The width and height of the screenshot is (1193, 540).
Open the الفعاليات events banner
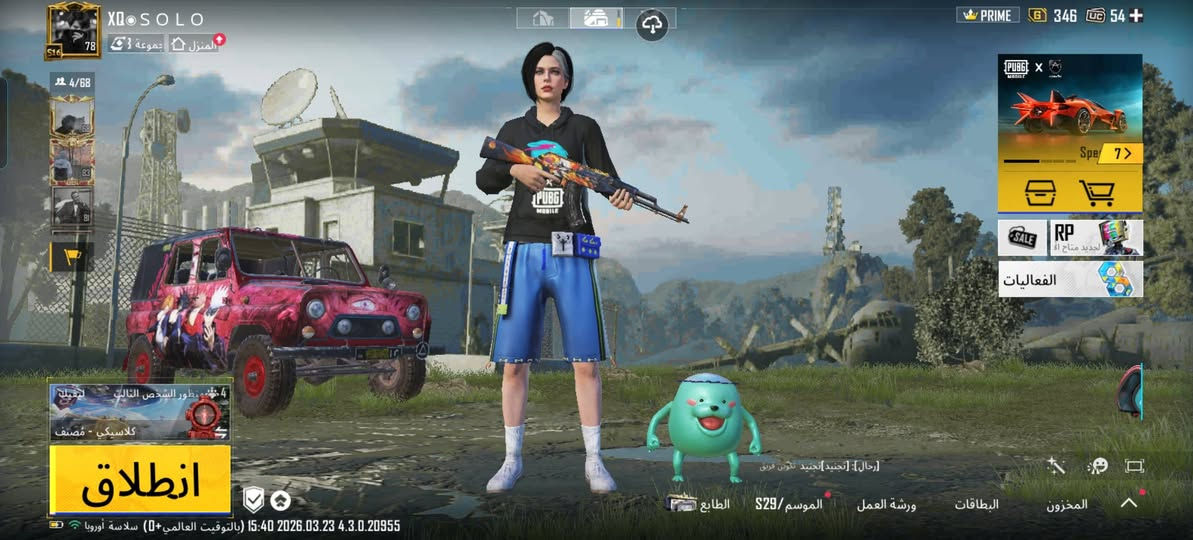(1070, 279)
